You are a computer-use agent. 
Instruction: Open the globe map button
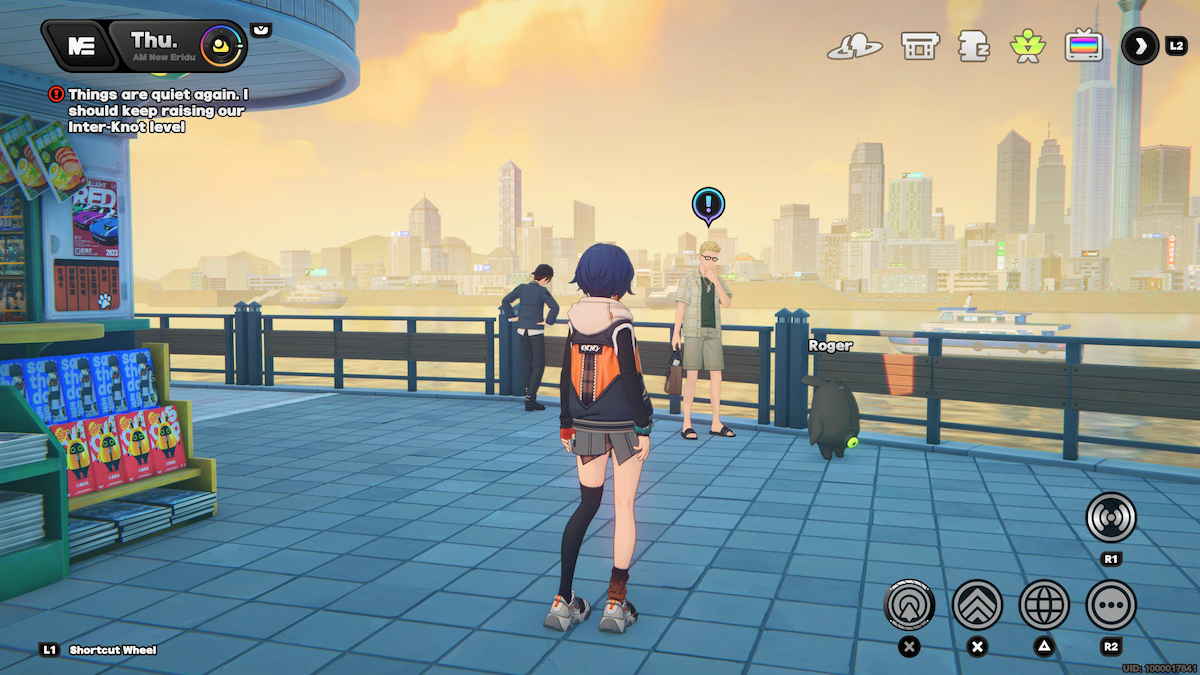(x=1044, y=604)
